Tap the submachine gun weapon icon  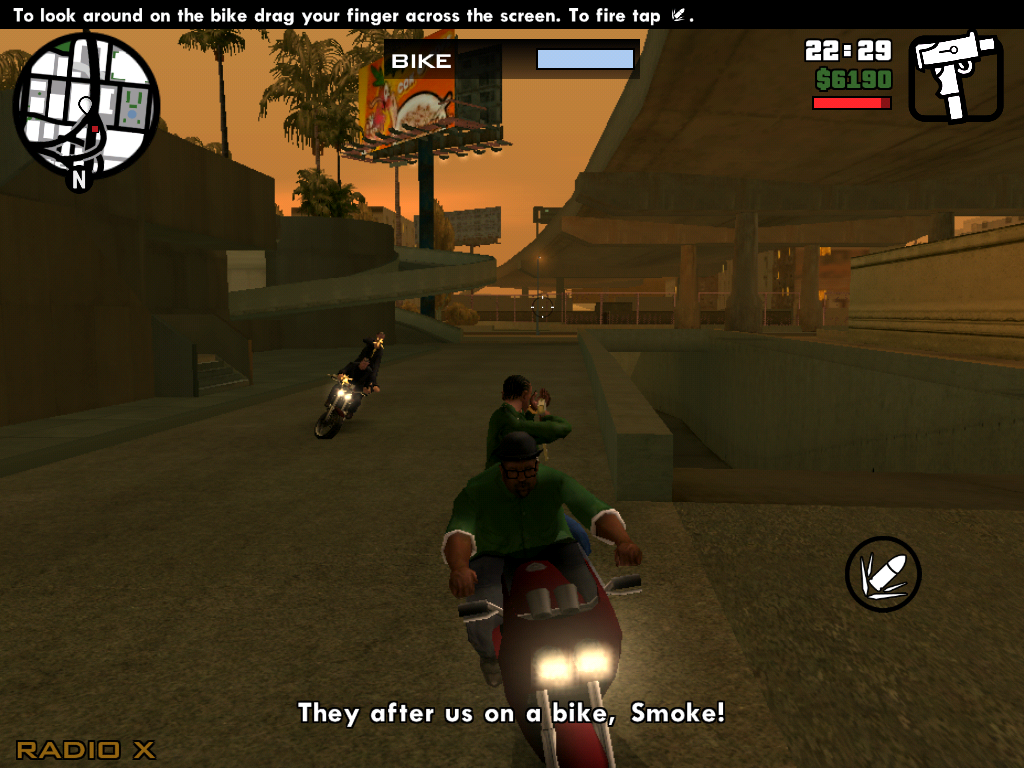pos(955,77)
